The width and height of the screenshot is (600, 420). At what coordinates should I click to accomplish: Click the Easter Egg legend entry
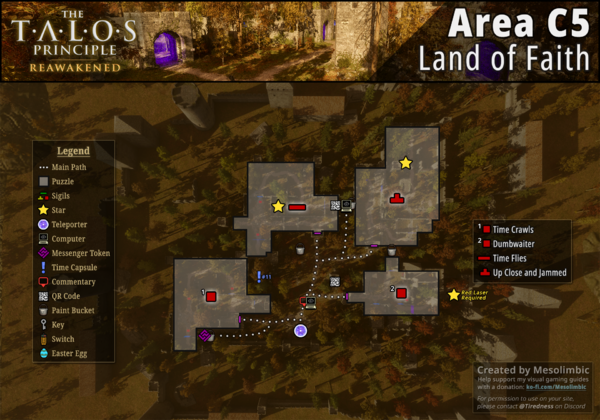tap(66, 354)
